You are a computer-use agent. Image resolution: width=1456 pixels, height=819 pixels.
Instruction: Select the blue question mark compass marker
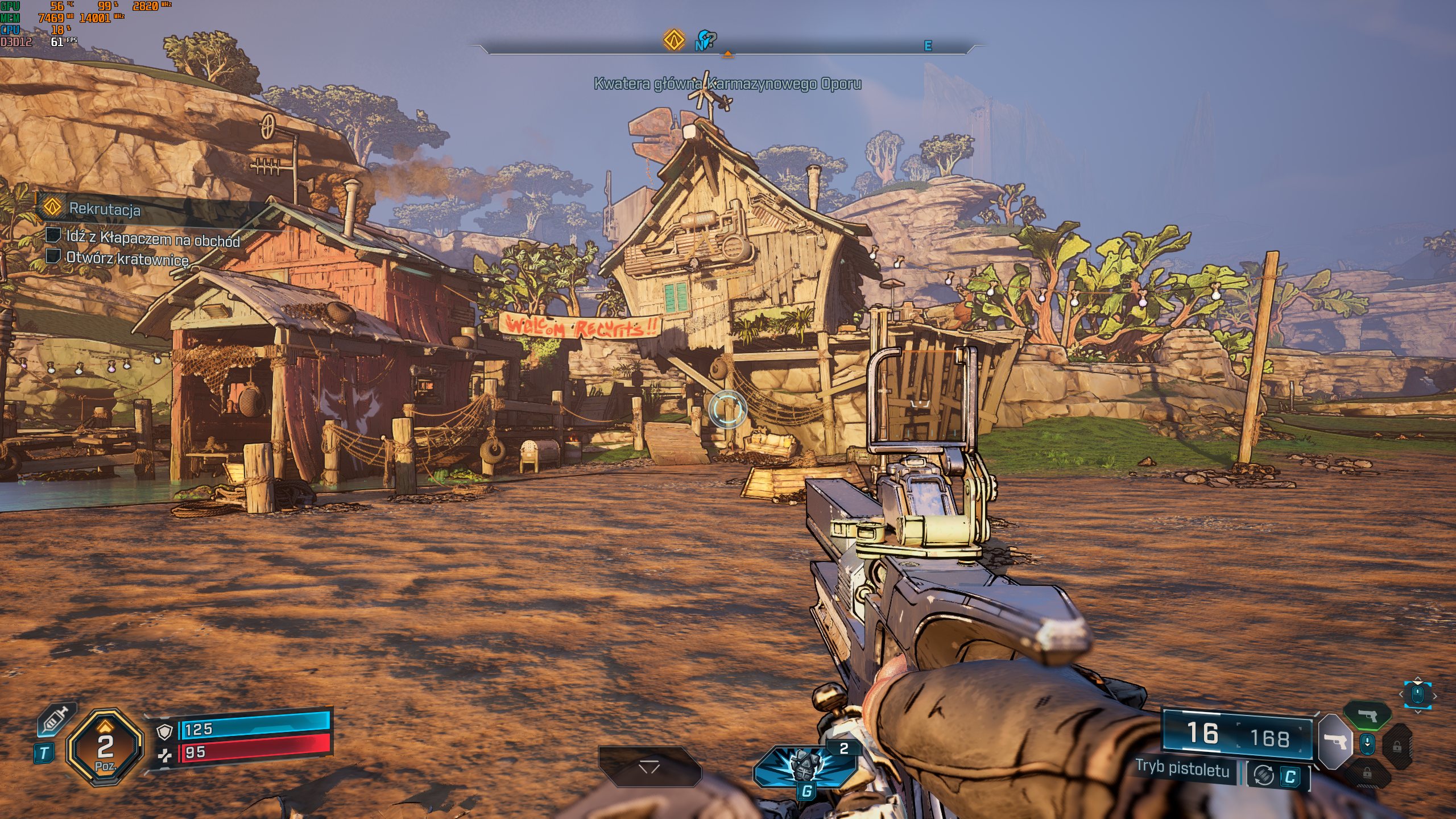click(x=707, y=40)
